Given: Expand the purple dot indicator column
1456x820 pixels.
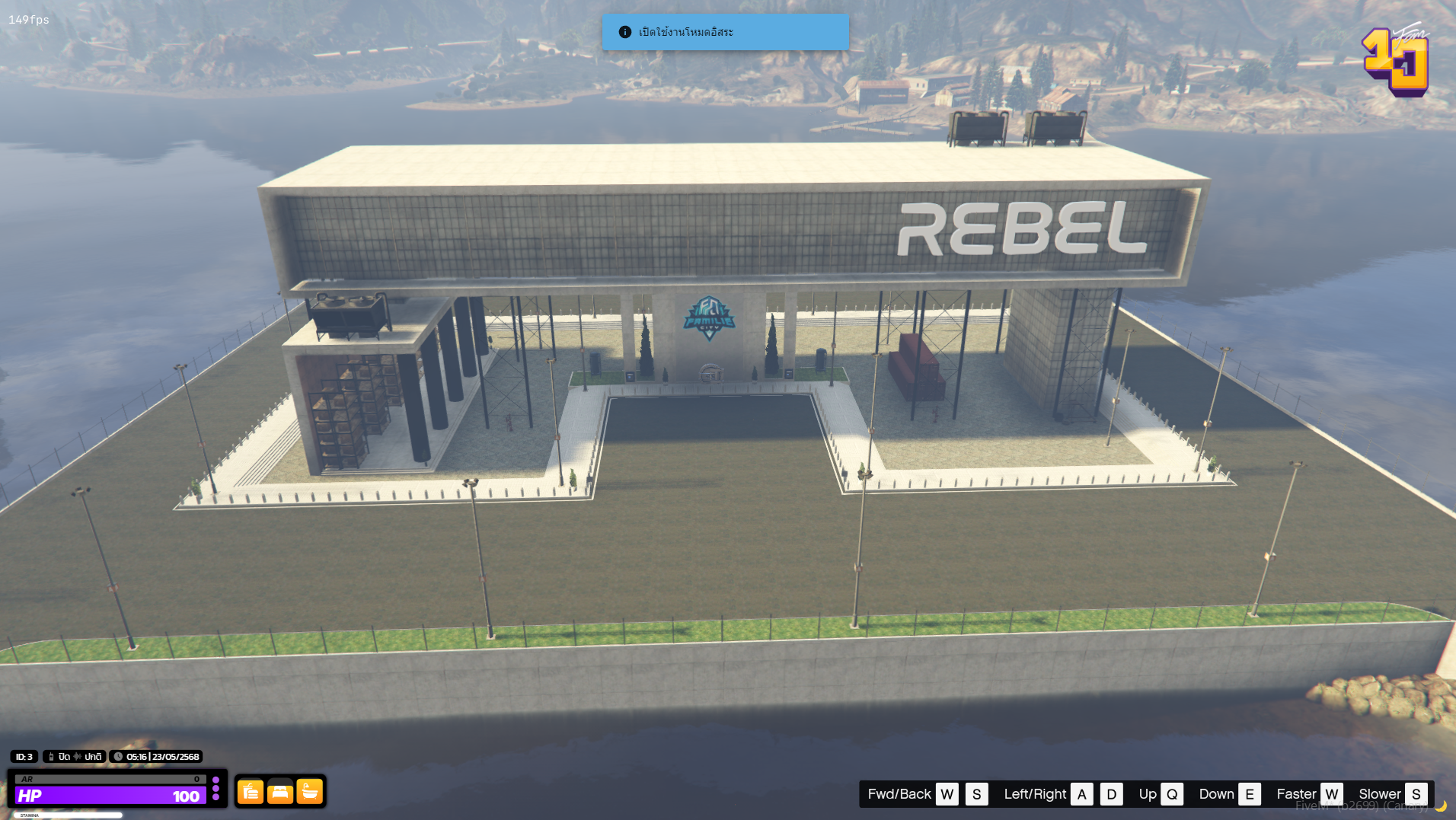Looking at the screenshot, I should click(x=216, y=790).
